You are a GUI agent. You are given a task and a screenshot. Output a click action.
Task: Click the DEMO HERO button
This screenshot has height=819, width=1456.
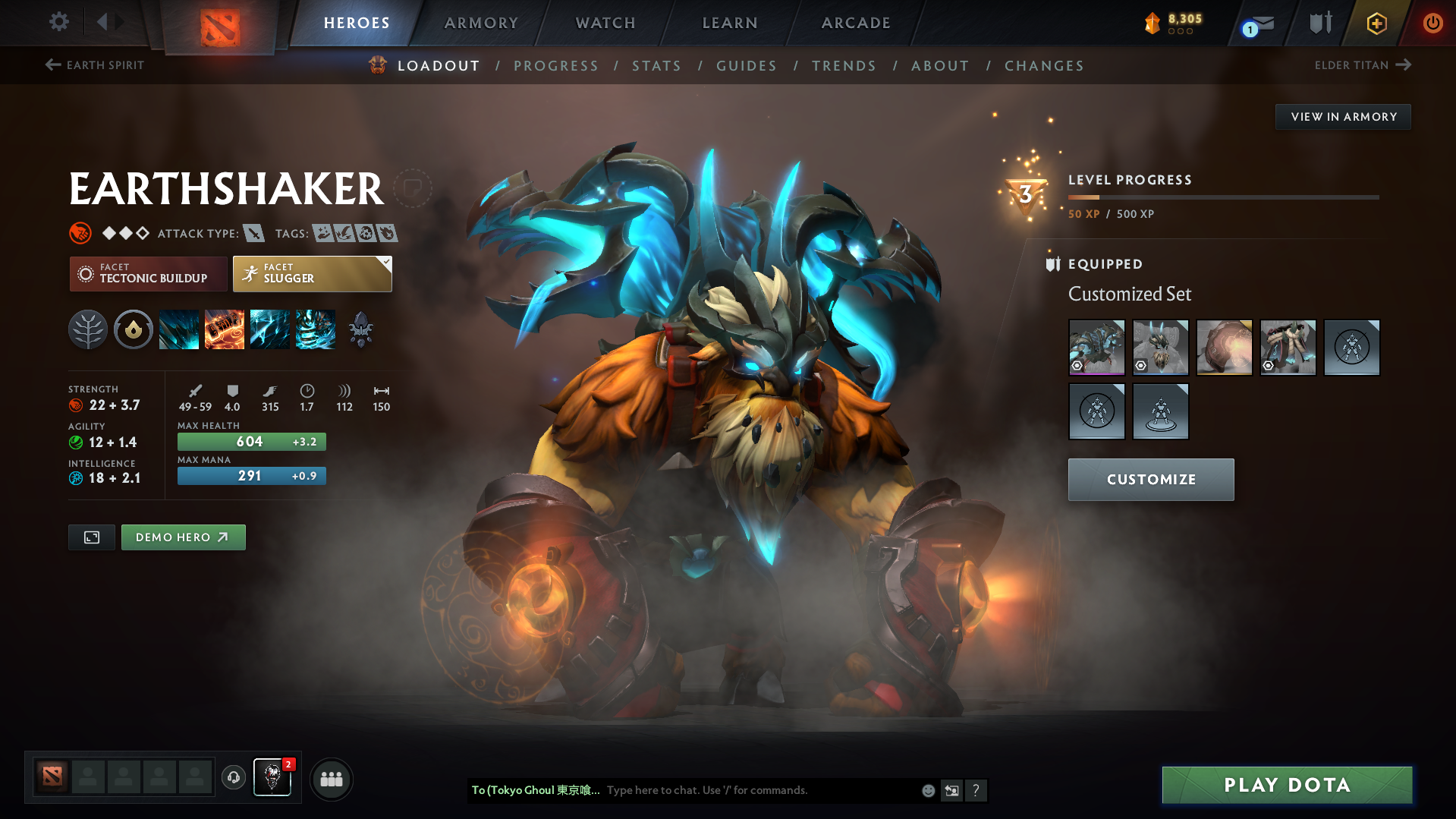[183, 537]
